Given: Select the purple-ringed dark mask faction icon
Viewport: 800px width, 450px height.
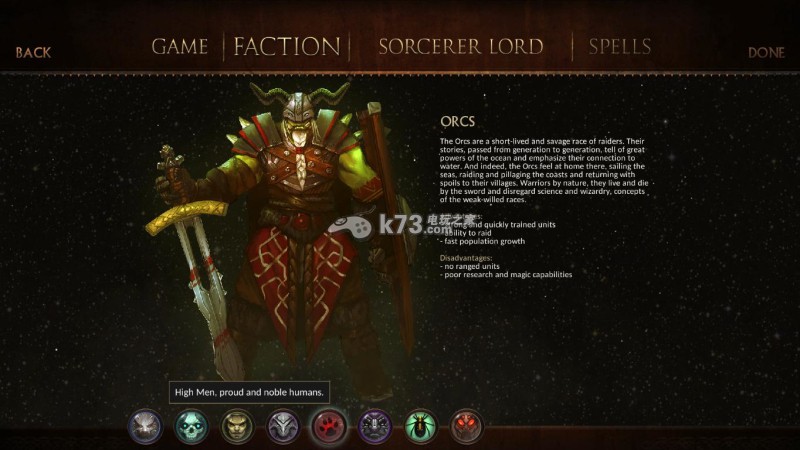Looking at the screenshot, I should pos(375,427).
